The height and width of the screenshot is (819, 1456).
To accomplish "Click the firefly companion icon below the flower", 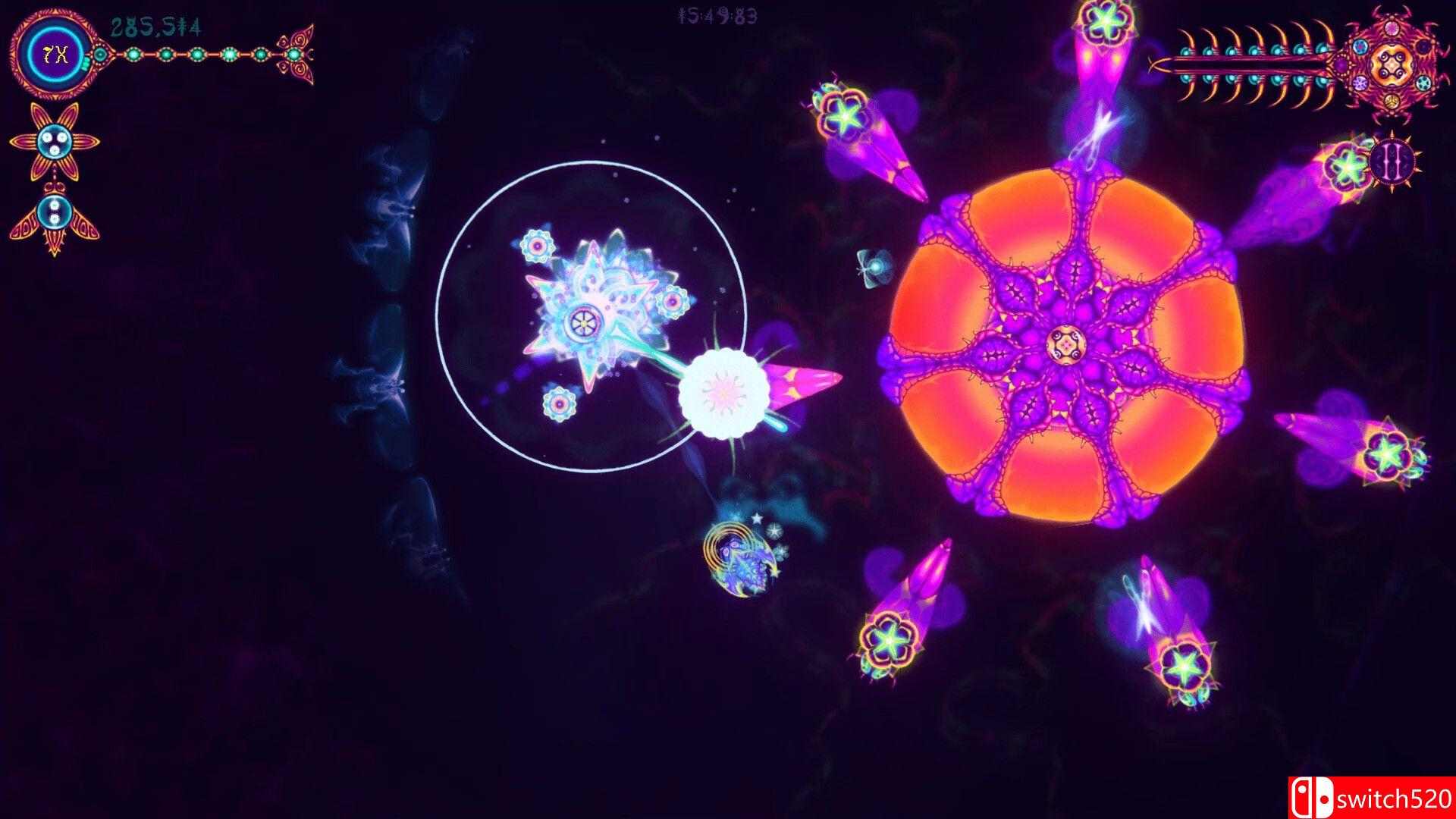I will coord(55,211).
